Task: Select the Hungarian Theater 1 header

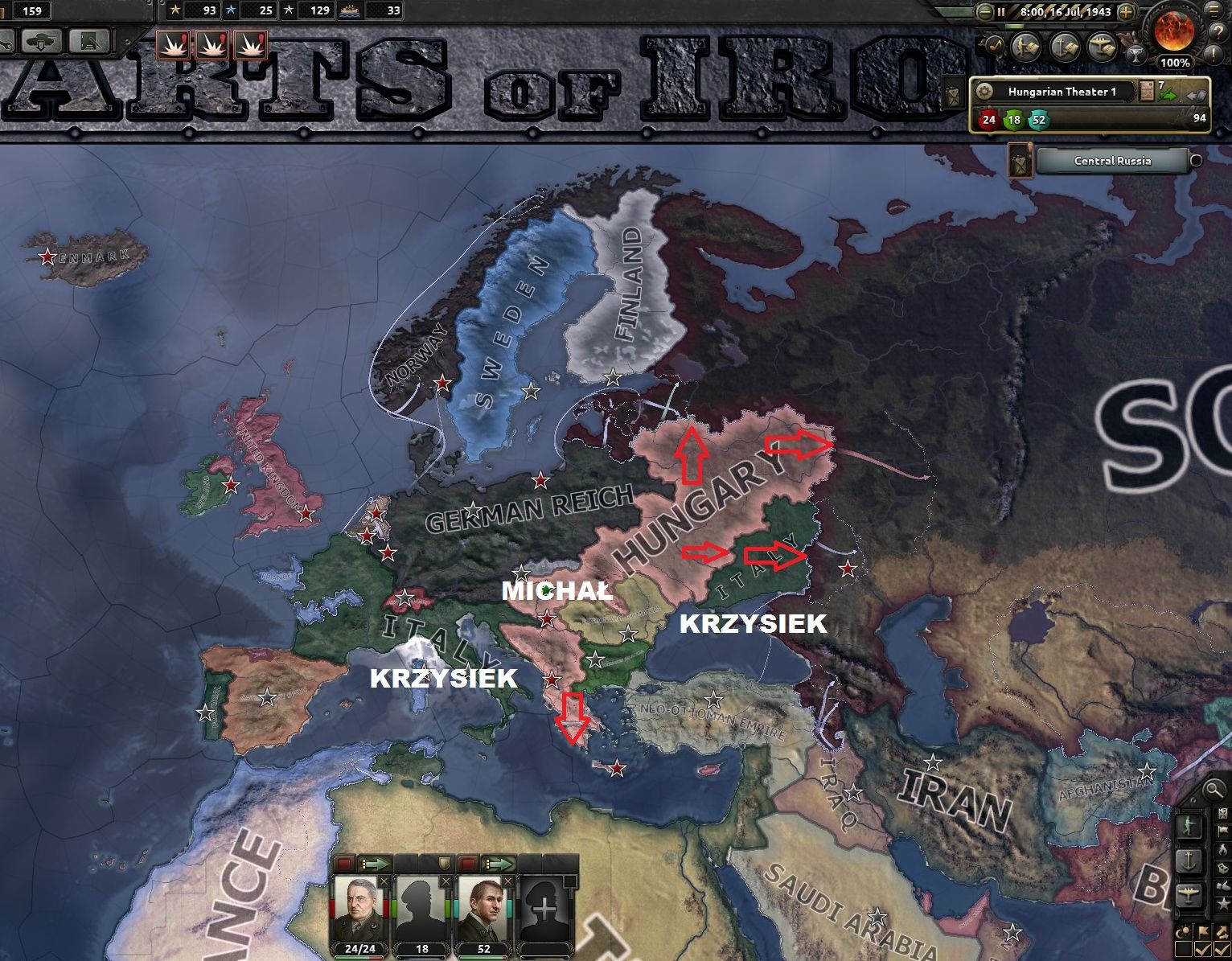Action: tap(1062, 92)
